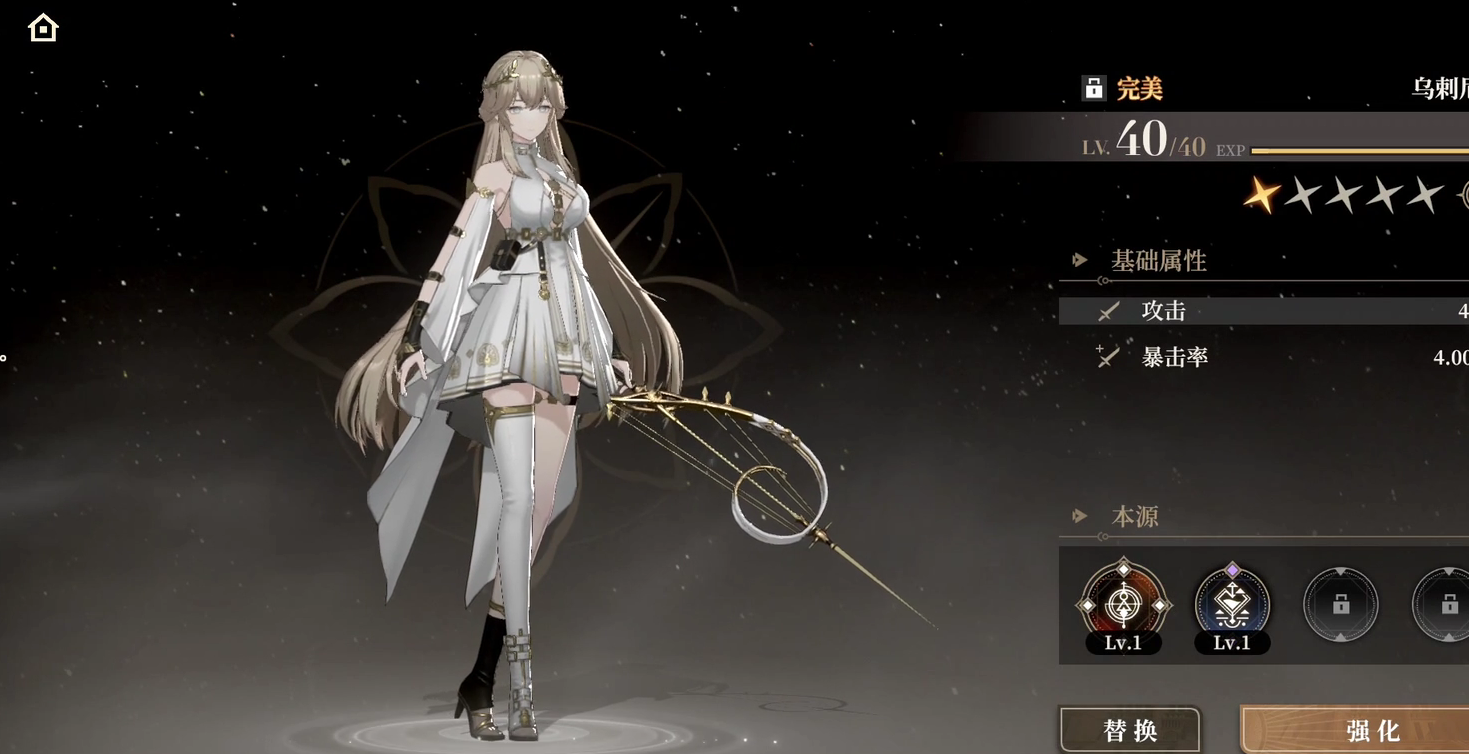Select the red Lv.1 origin skill
1469x754 pixels.
[x=1123, y=604]
